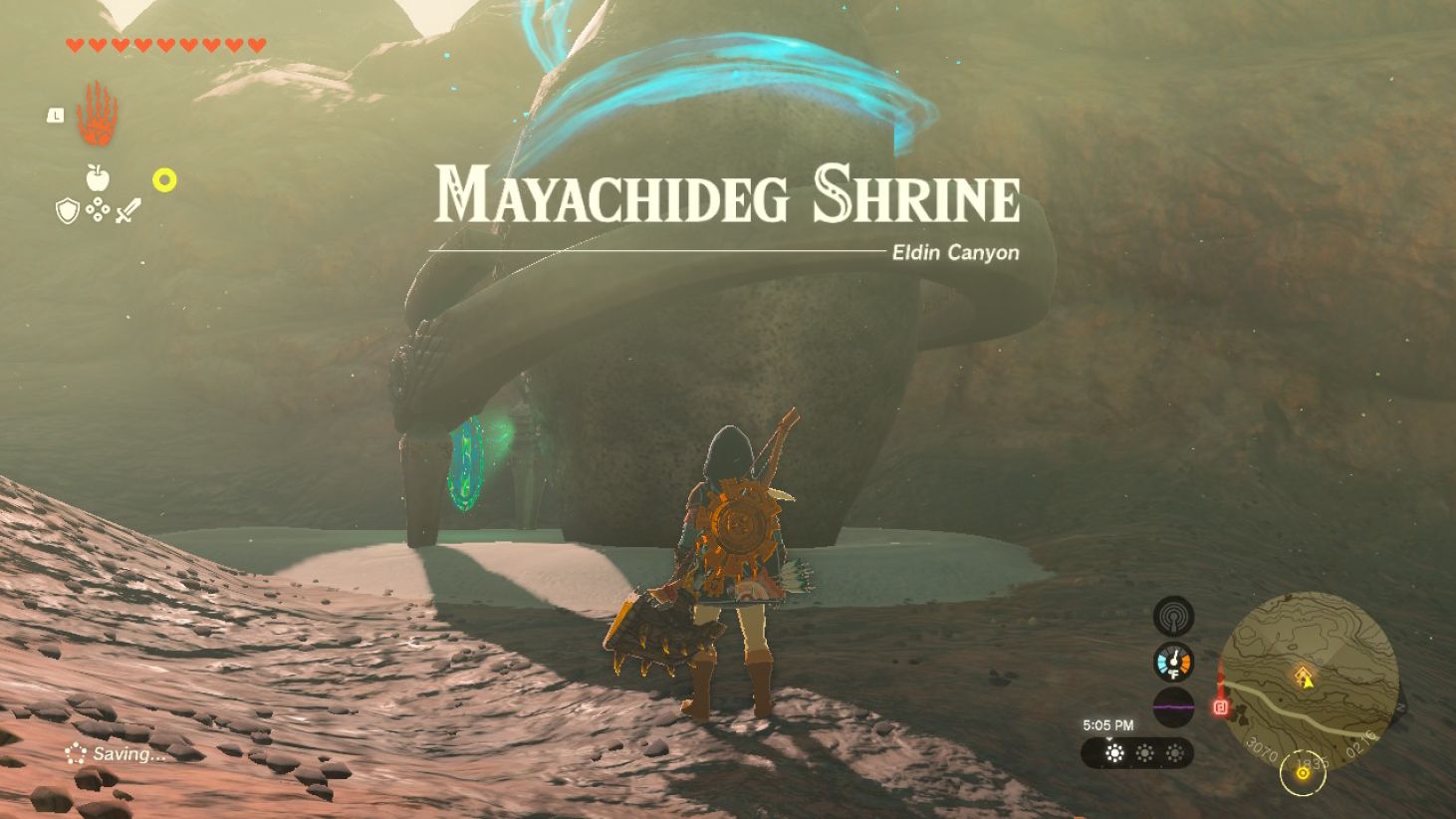This screenshot has height=819, width=1456.
Task: Expand the L button prompt badge
Action: click(57, 115)
